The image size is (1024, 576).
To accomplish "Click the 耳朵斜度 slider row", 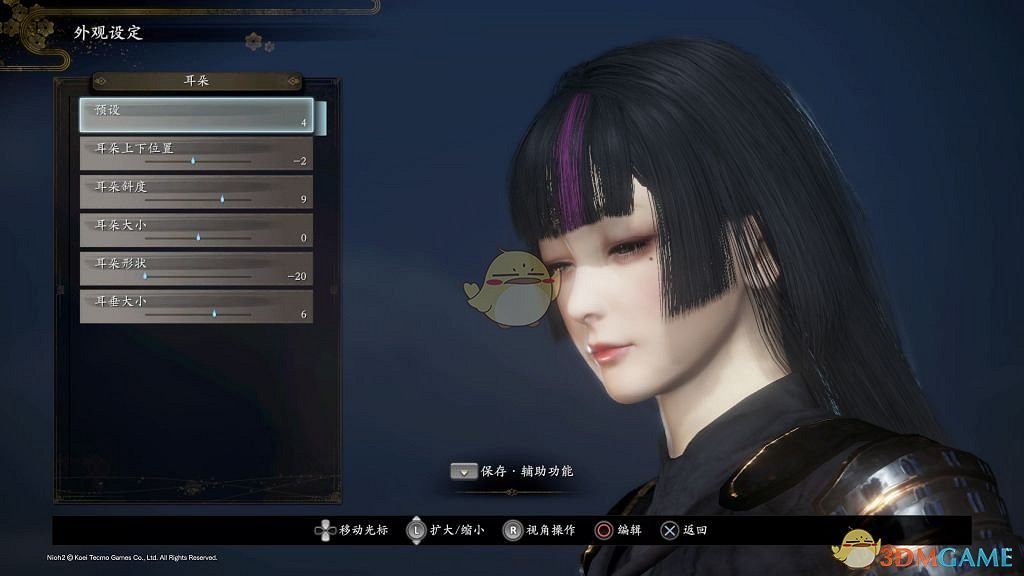I will (x=196, y=192).
